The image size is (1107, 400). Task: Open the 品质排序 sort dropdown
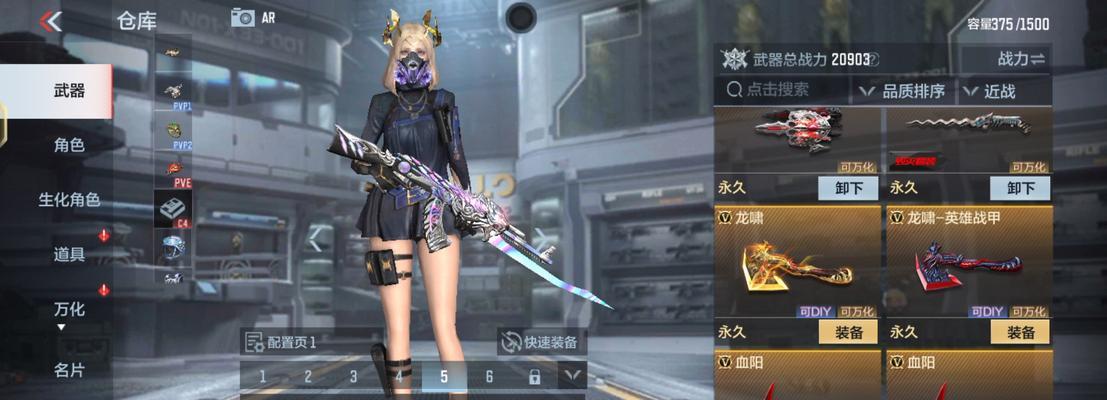click(x=903, y=91)
